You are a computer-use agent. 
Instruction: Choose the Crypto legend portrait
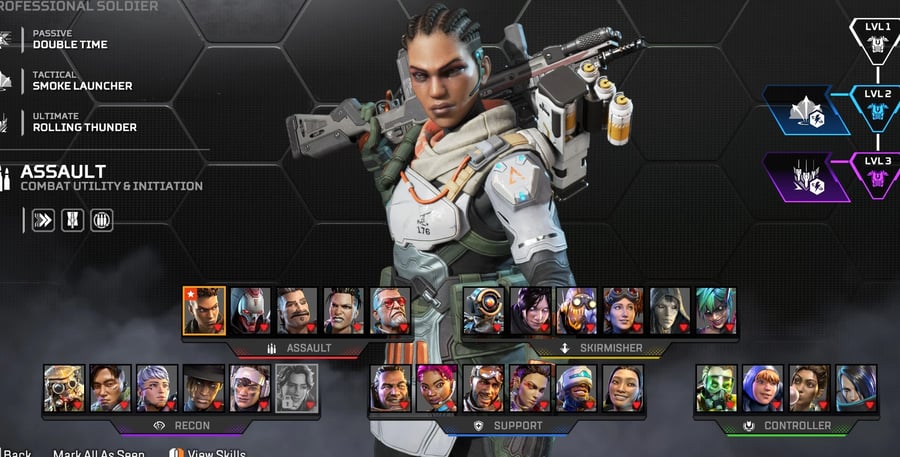coord(110,387)
